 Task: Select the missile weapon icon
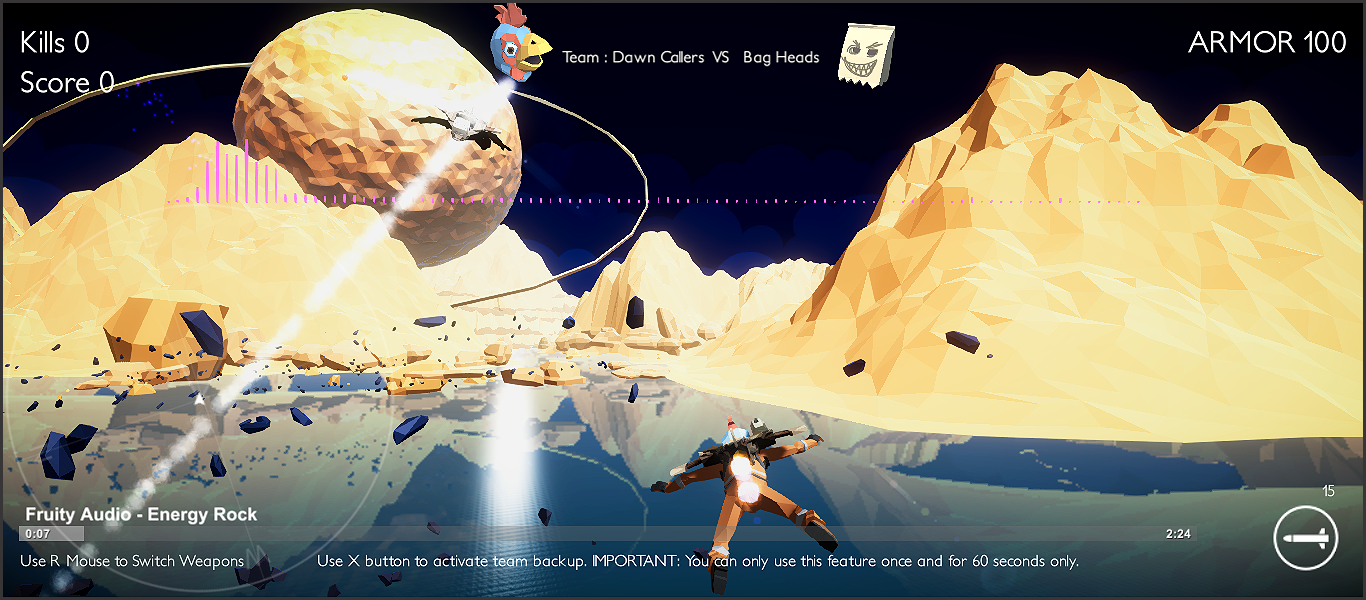click(x=1307, y=537)
